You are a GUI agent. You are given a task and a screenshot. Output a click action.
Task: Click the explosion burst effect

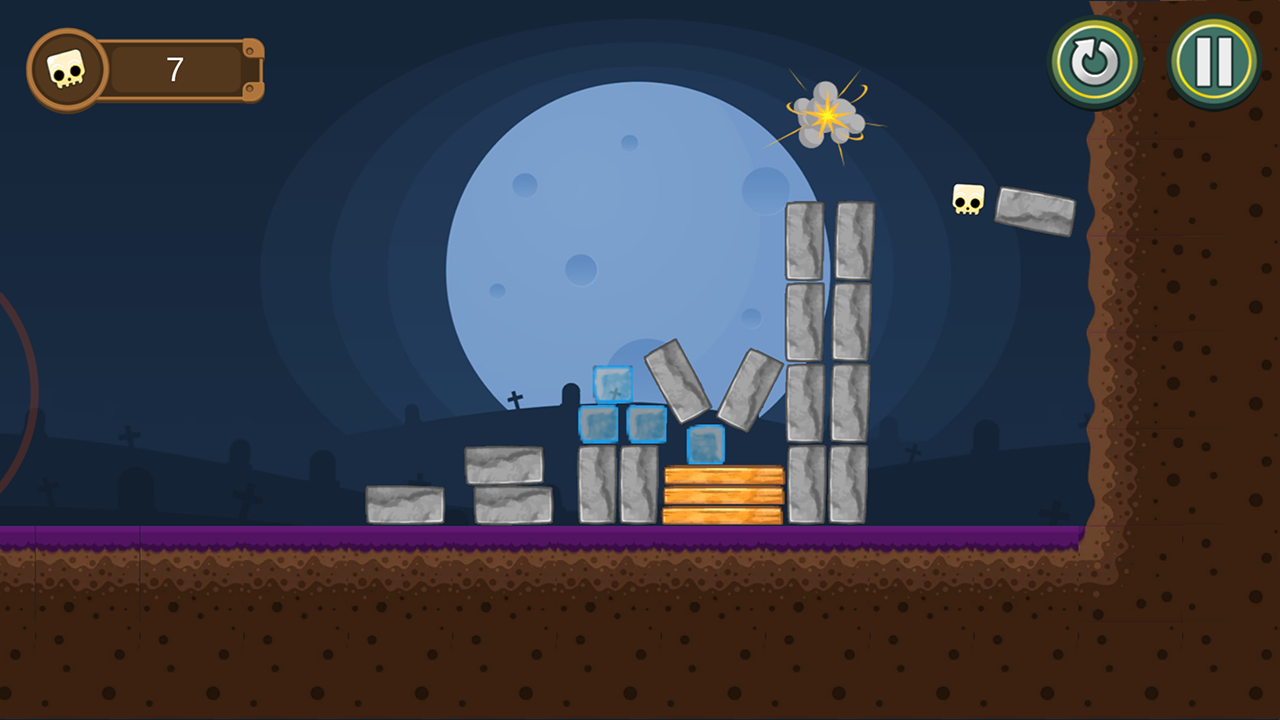827,115
